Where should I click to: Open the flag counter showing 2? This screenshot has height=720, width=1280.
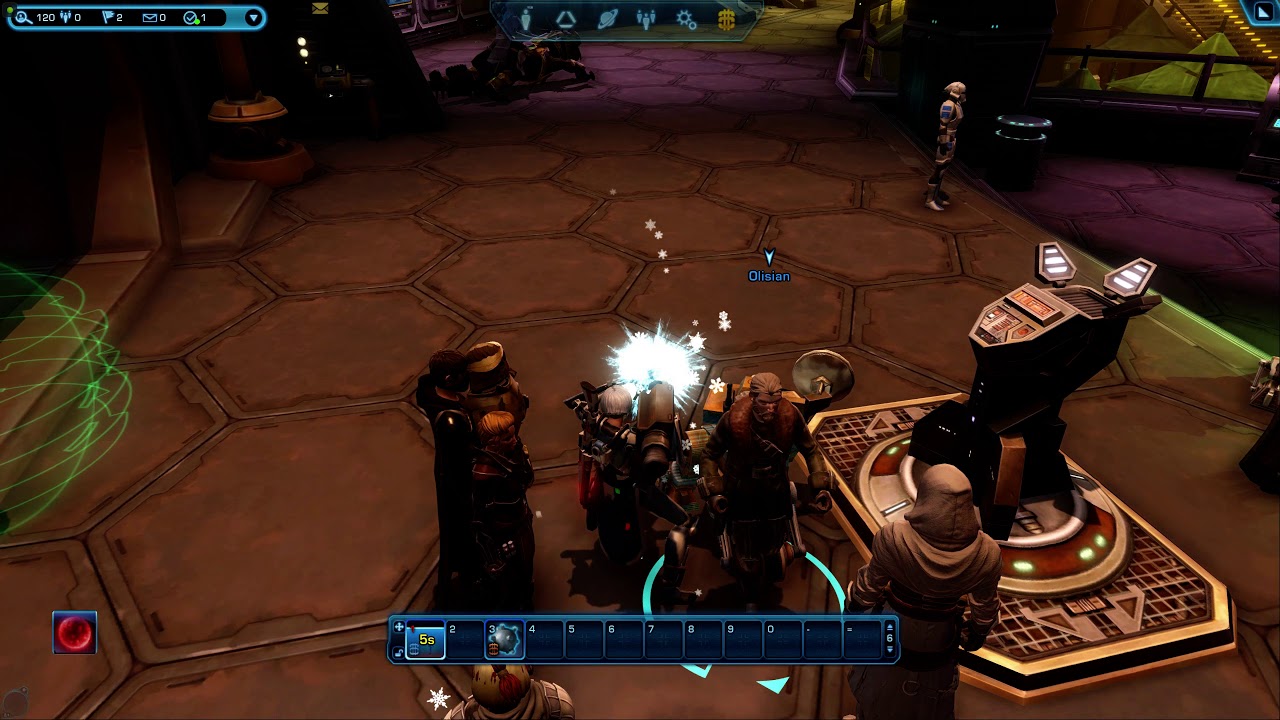(109, 18)
